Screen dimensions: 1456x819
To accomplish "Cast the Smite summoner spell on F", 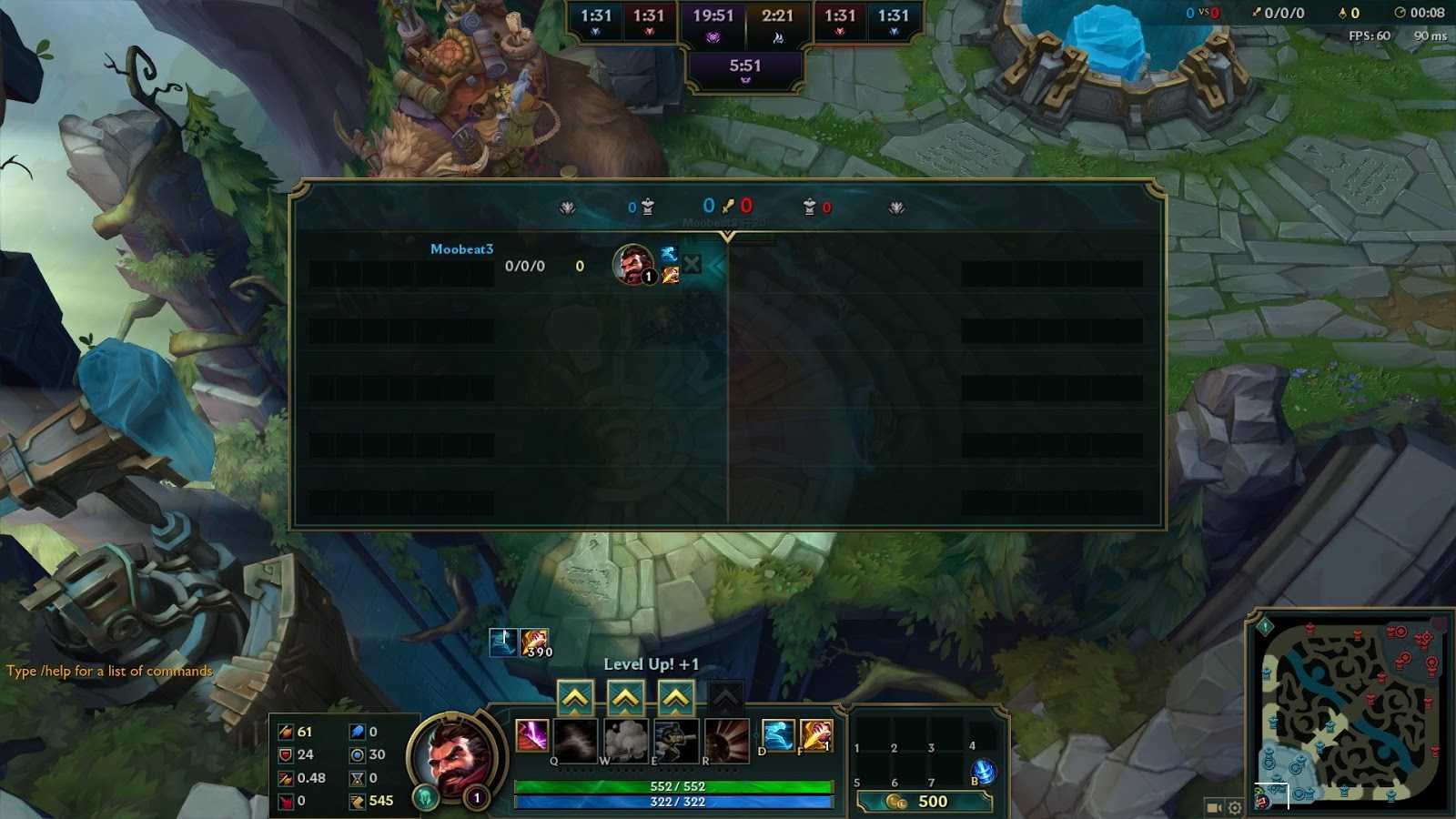I will click(x=815, y=737).
